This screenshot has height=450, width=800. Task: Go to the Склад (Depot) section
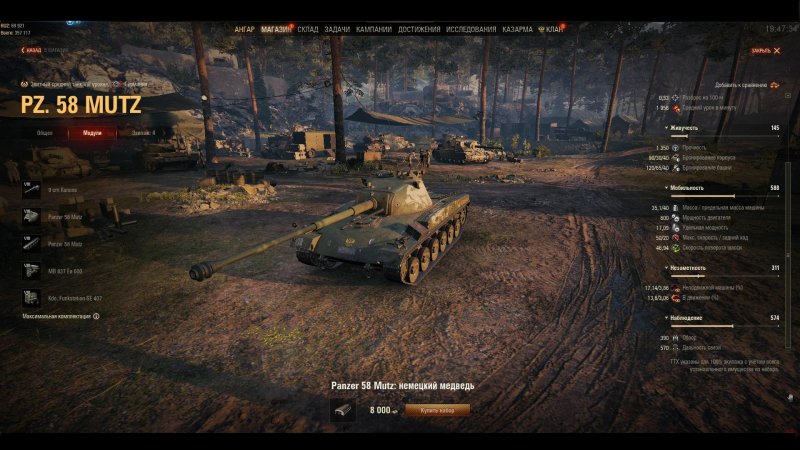[308, 29]
